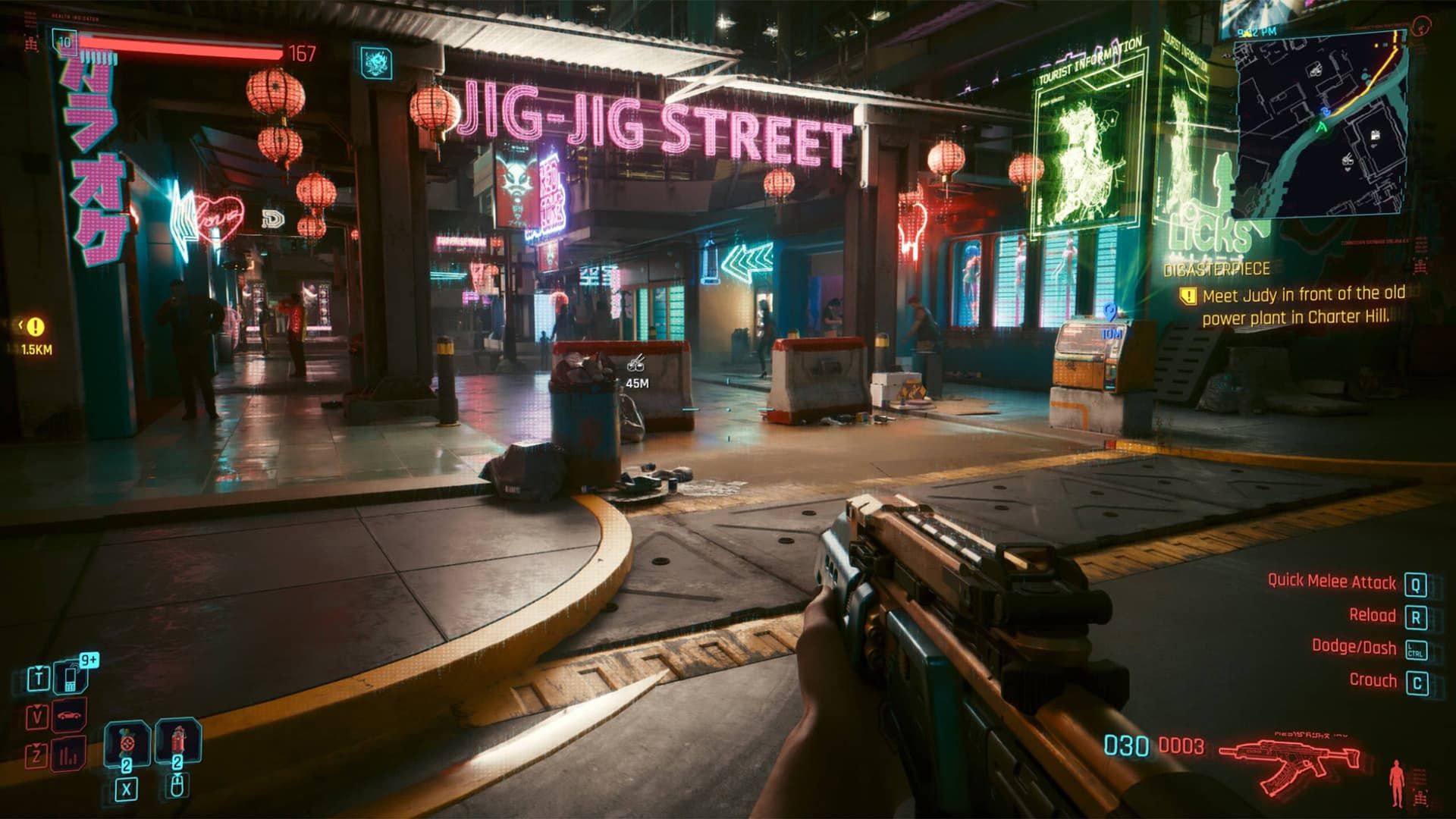Open the 9+ unread messages badge

tap(89, 659)
